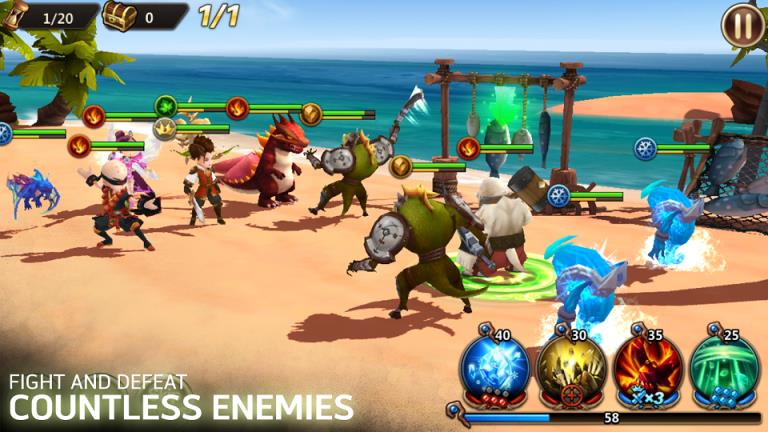Pause the battle with the pause button
The image size is (768, 432).
[x=743, y=24]
